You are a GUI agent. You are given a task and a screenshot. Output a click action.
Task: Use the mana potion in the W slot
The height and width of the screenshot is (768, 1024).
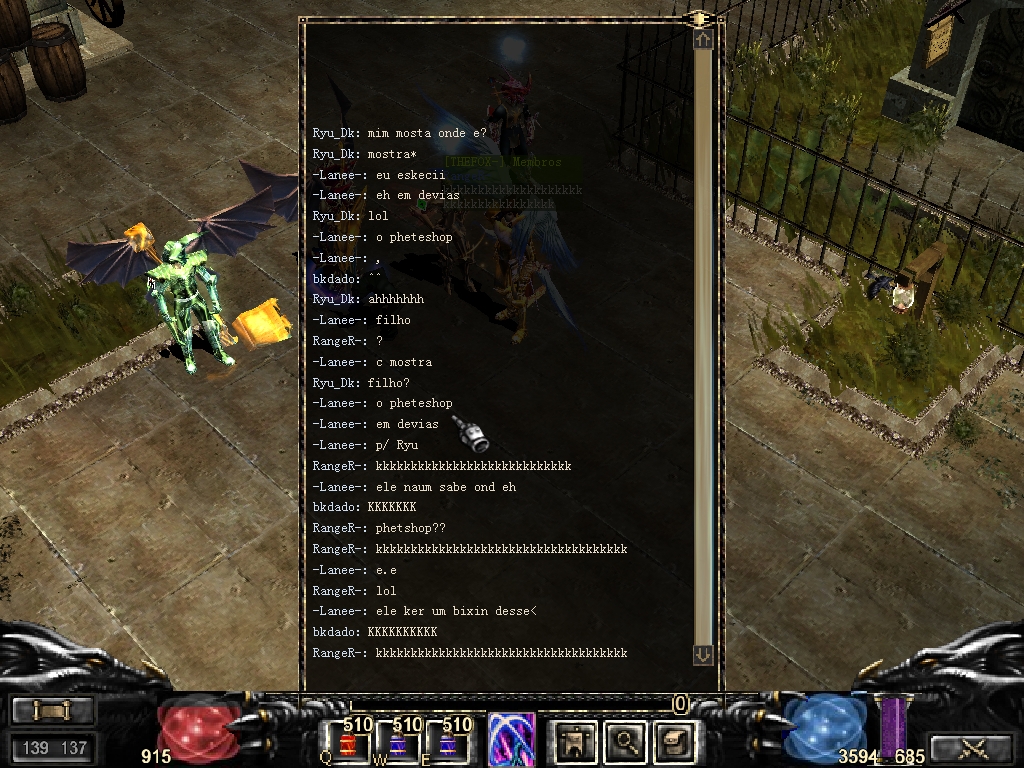[399, 744]
